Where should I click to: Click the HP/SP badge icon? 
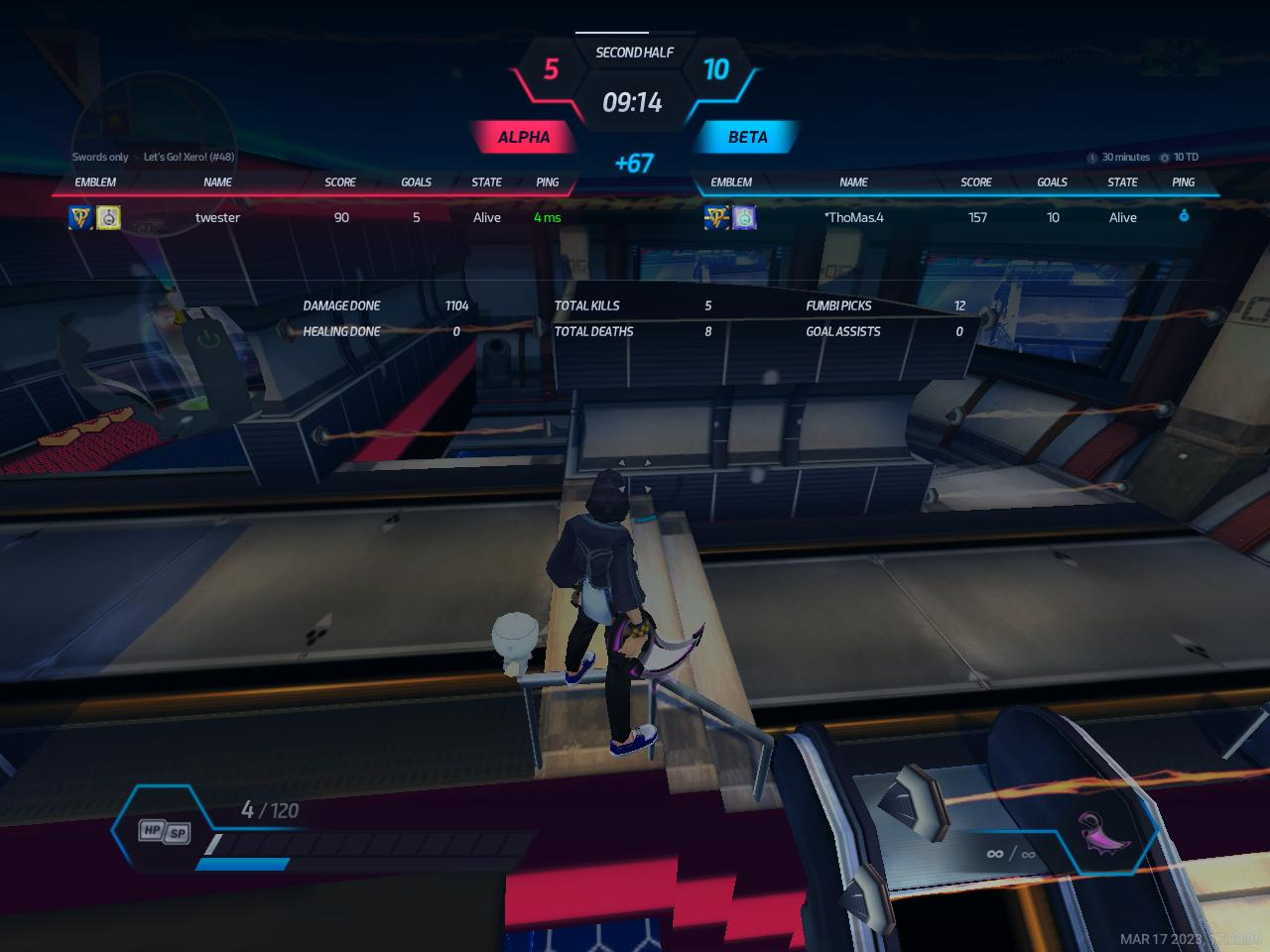pos(164,831)
